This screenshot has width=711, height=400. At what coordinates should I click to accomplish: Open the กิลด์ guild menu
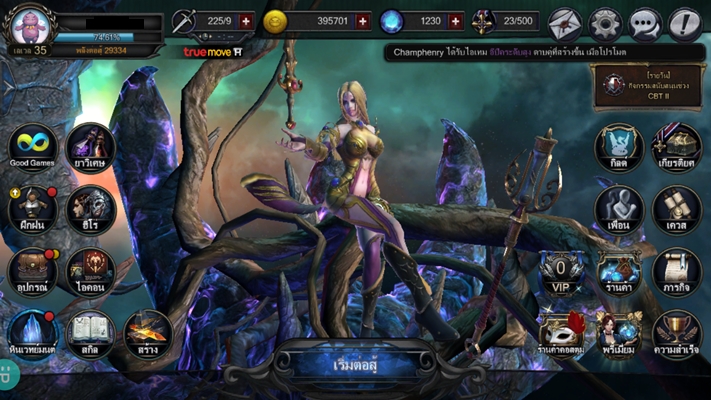tap(619, 147)
